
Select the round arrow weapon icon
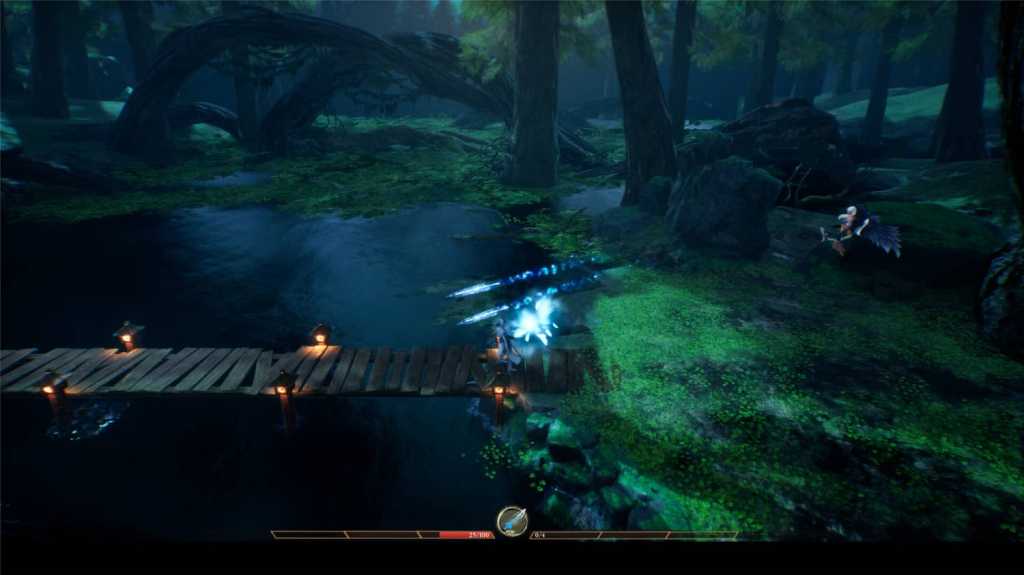pyautogui.click(x=512, y=521)
